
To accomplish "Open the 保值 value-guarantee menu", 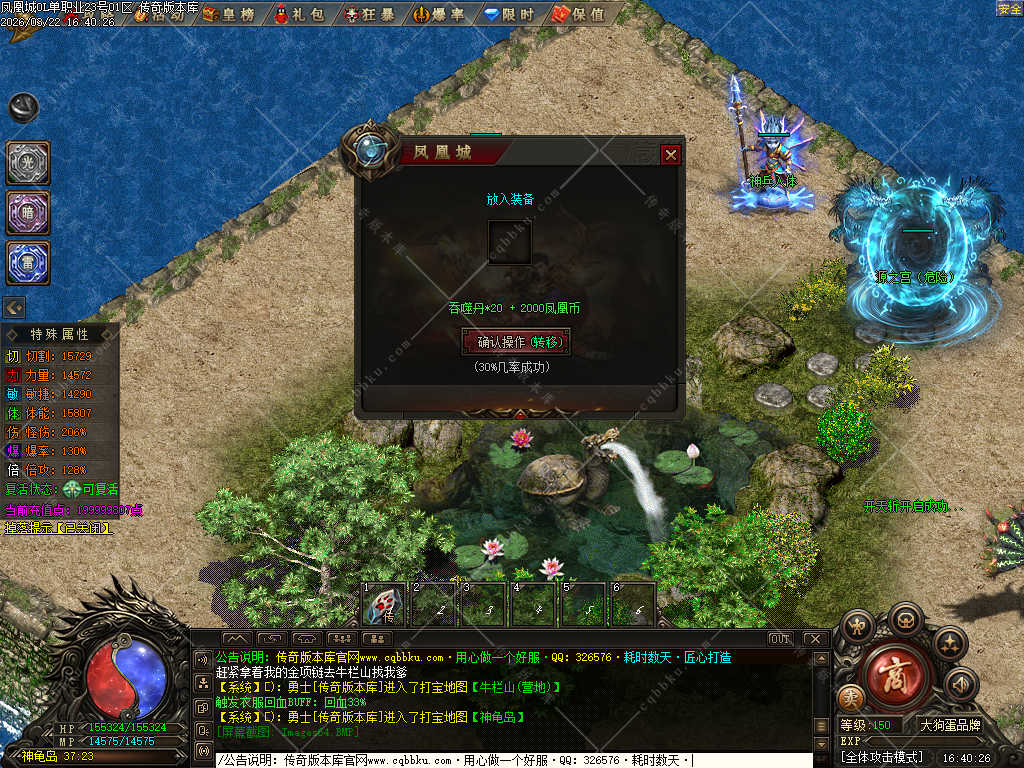I will point(578,14).
